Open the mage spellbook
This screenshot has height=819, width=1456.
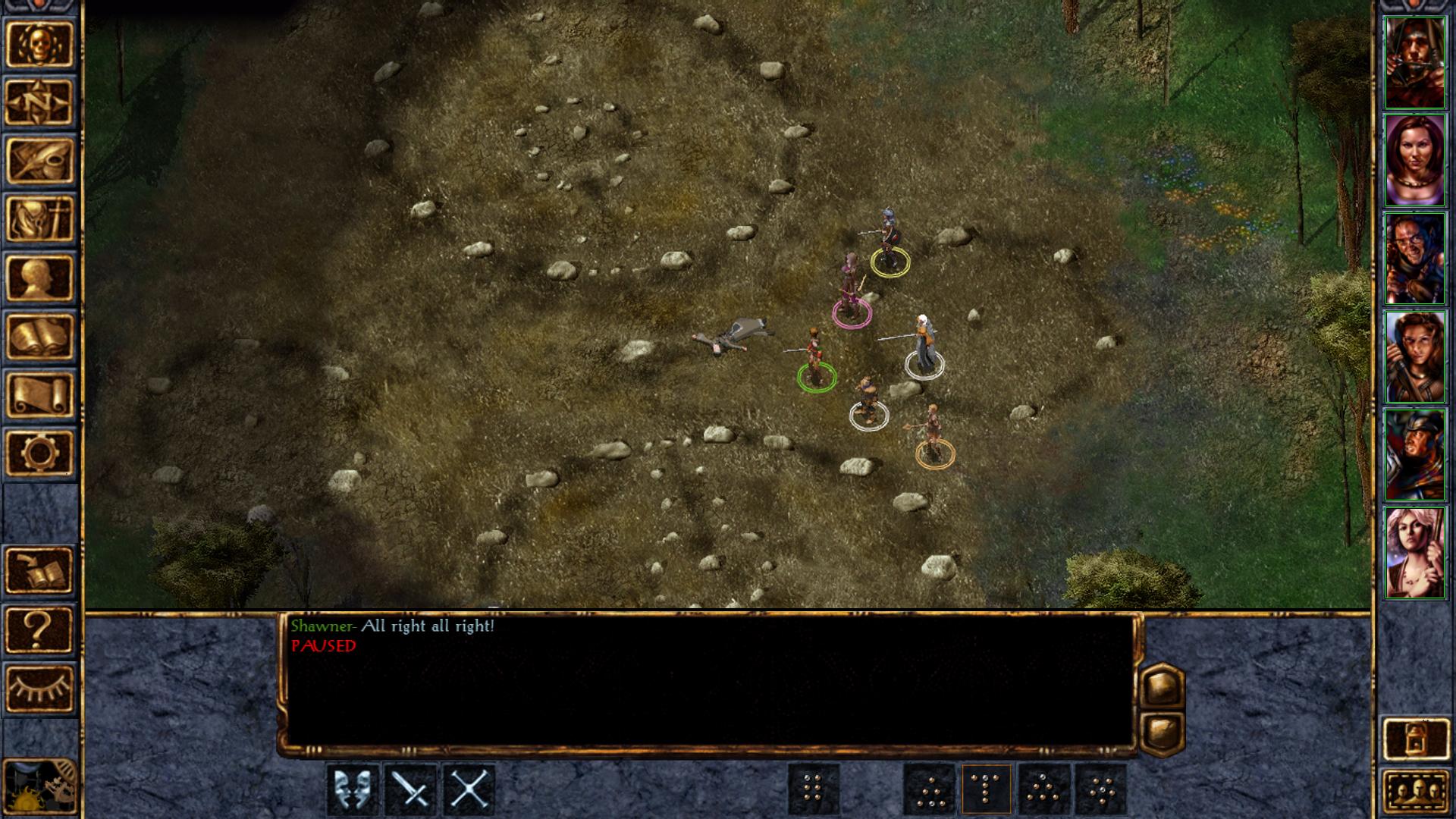tap(39, 336)
